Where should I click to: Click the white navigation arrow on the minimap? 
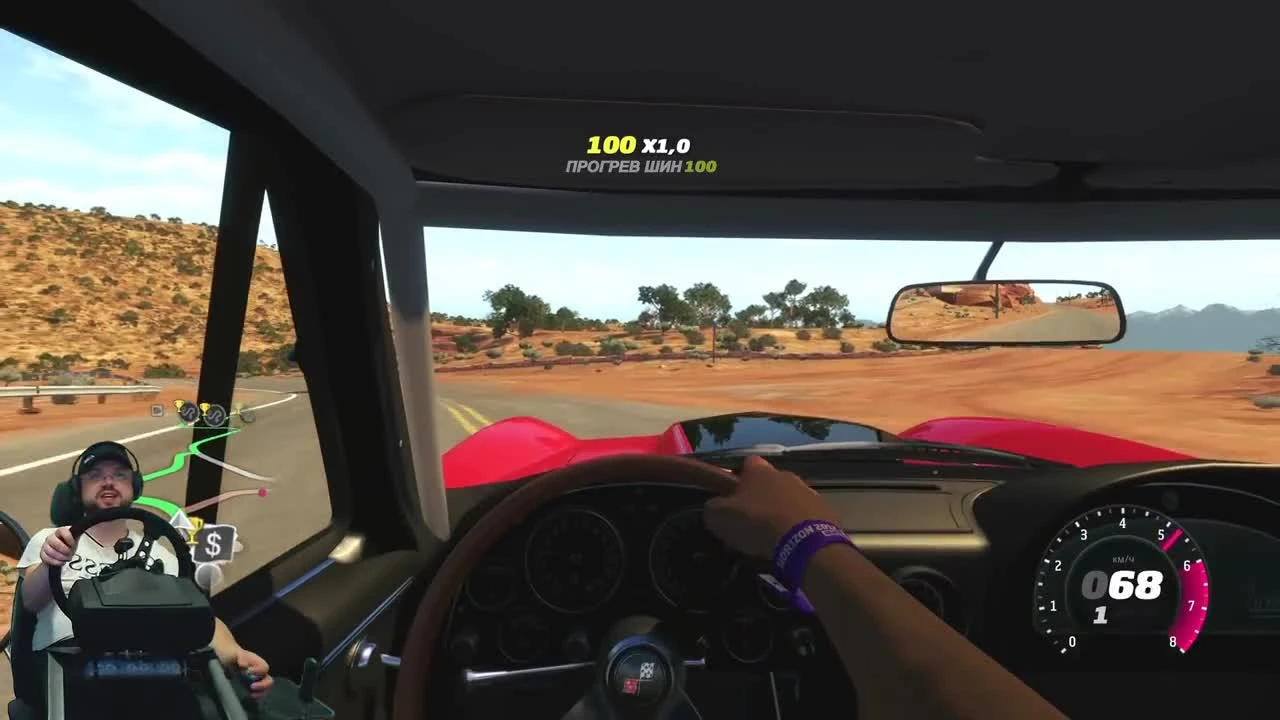coord(181,519)
